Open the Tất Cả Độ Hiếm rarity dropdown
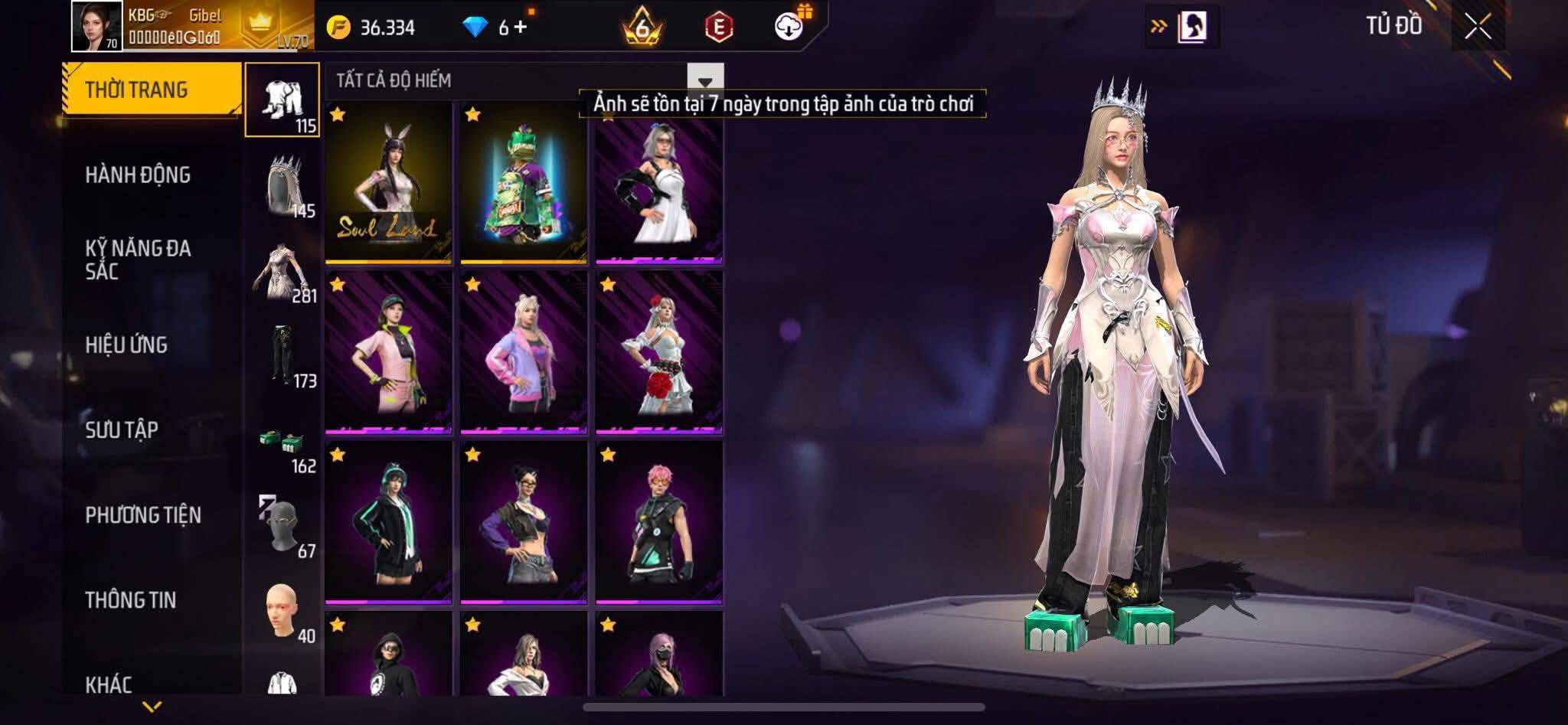 click(704, 80)
